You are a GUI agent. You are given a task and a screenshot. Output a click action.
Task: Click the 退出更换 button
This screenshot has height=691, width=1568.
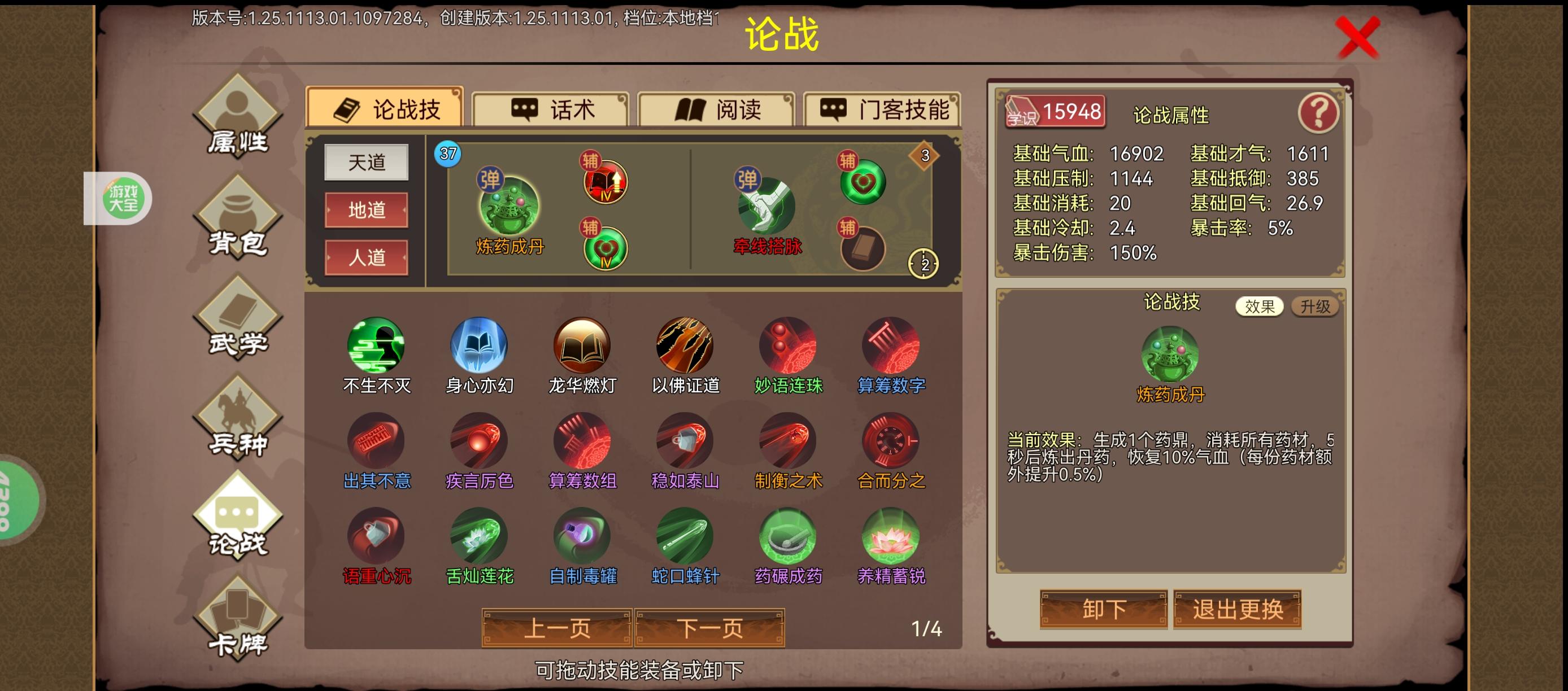(1237, 609)
